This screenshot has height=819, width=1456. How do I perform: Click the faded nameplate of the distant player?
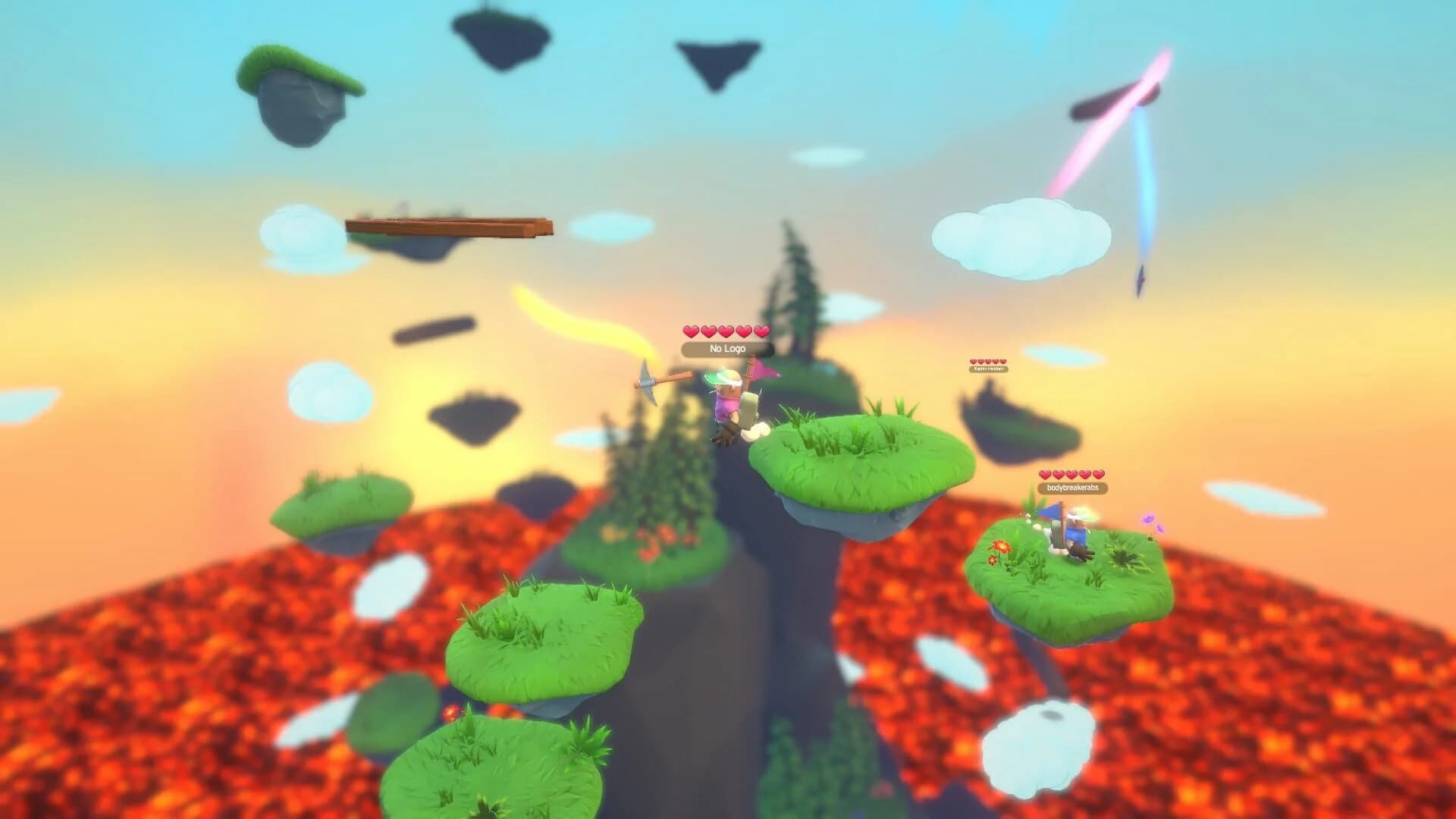point(990,369)
